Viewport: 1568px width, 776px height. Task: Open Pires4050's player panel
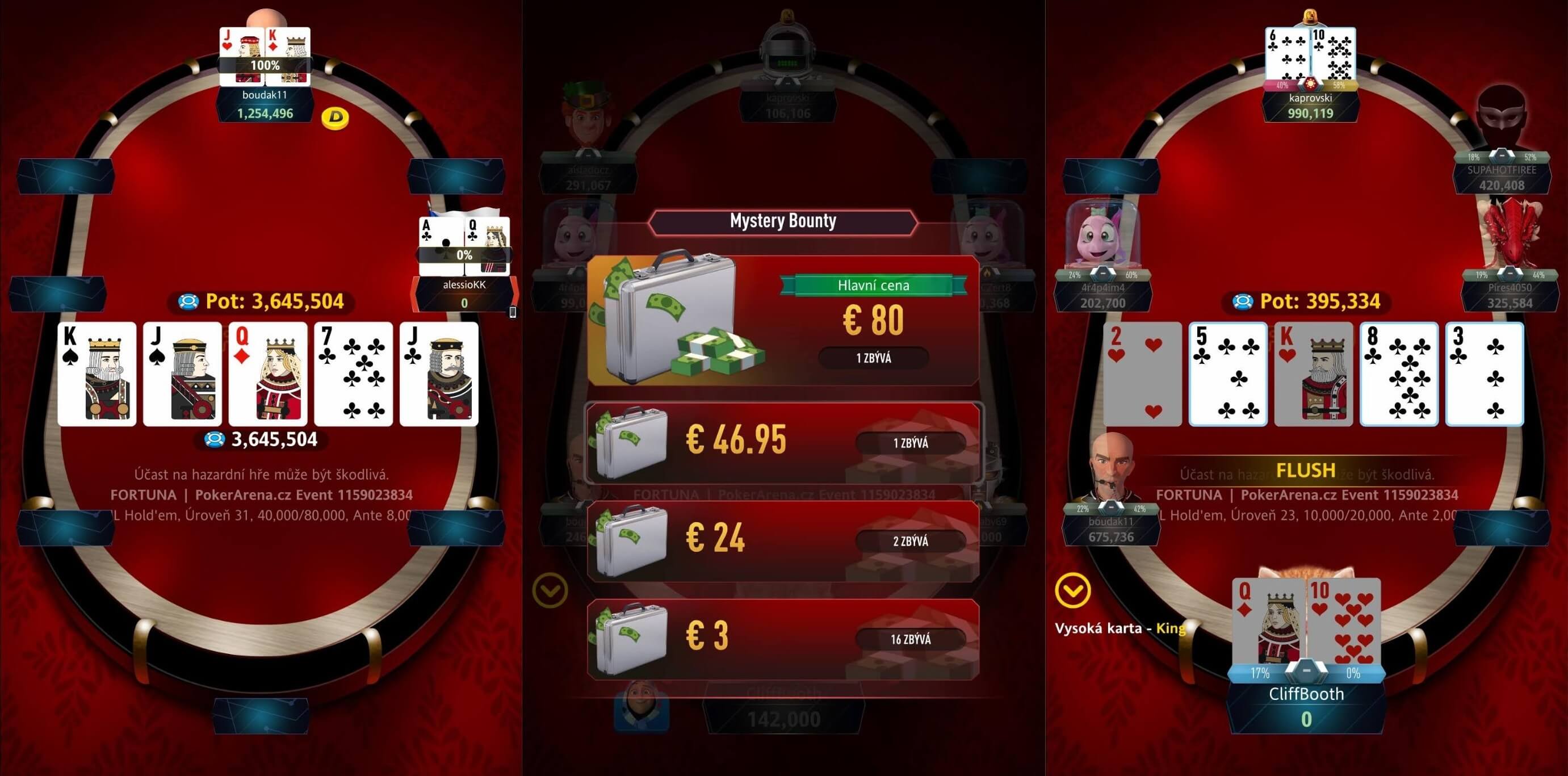pyautogui.click(x=1510, y=296)
